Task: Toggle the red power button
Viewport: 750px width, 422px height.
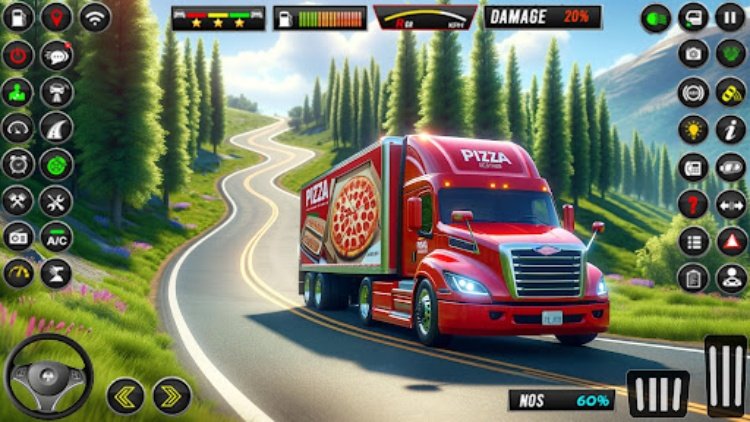Action: coord(18,55)
